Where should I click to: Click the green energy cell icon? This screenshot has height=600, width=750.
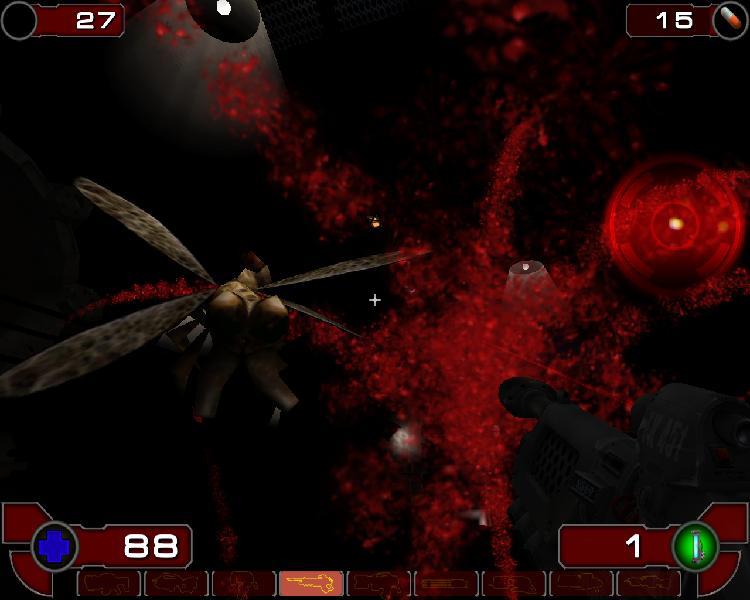coord(696,546)
